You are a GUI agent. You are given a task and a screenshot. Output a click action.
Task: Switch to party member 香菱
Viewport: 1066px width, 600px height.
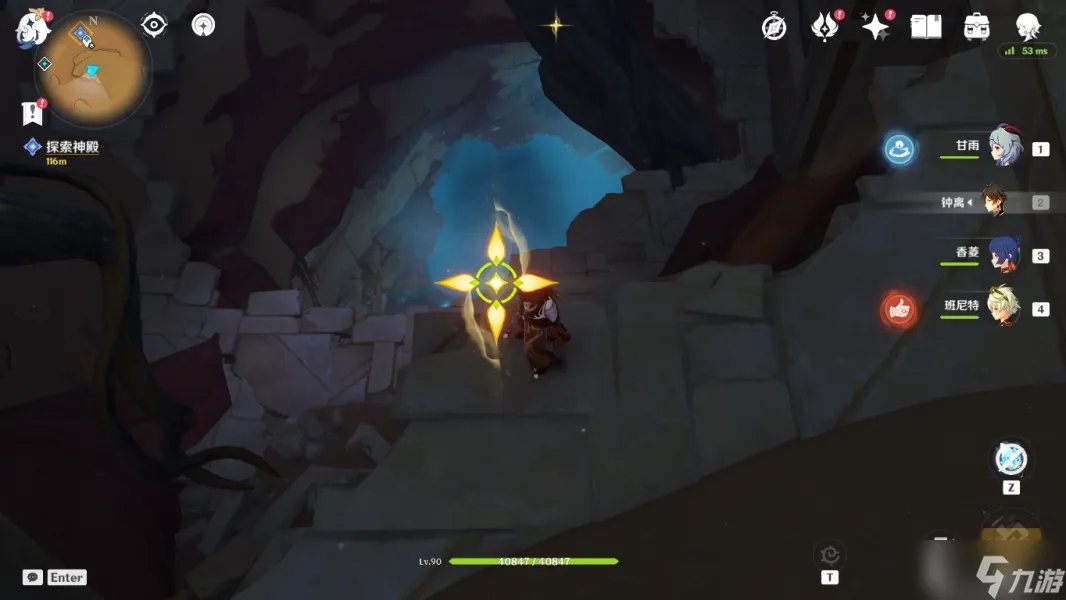[1003, 254]
